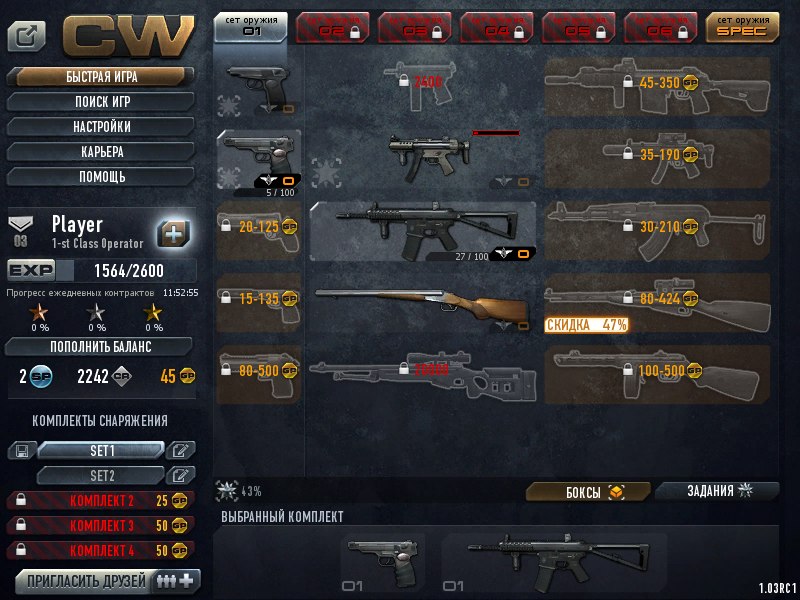The image size is (800, 600).
Task: Open the ПОИСК ИГР game search
Action: click(101, 102)
